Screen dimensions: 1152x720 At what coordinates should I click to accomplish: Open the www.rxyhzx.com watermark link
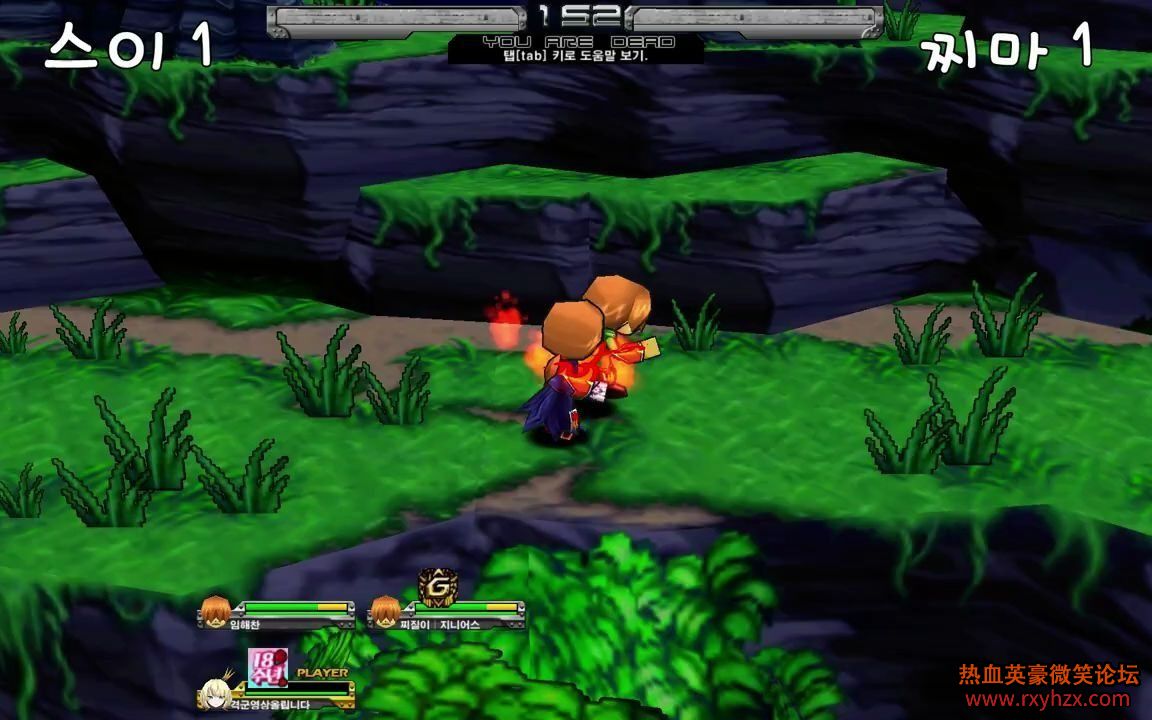pyautogui.click(x=1049, y=700)
